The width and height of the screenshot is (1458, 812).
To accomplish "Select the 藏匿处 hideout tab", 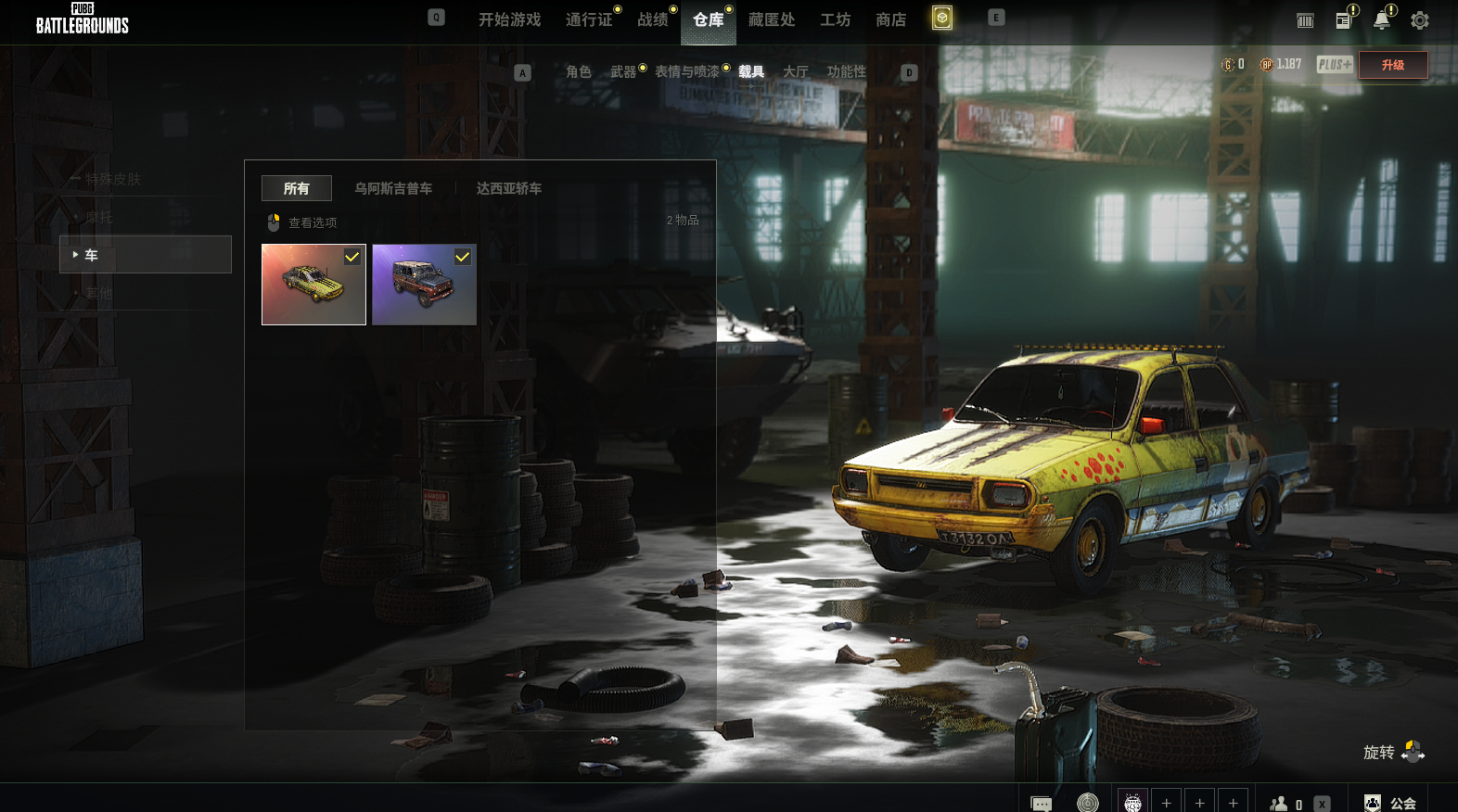I will [772, 19].
